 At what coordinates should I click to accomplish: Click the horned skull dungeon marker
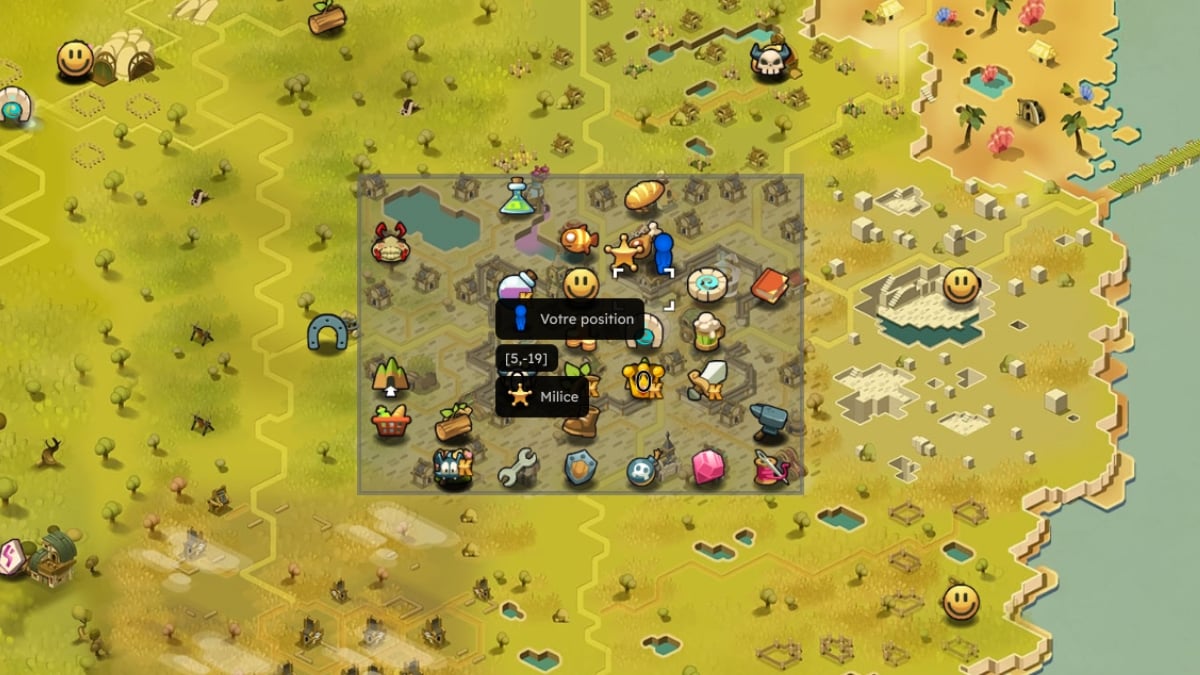point(768,62)
